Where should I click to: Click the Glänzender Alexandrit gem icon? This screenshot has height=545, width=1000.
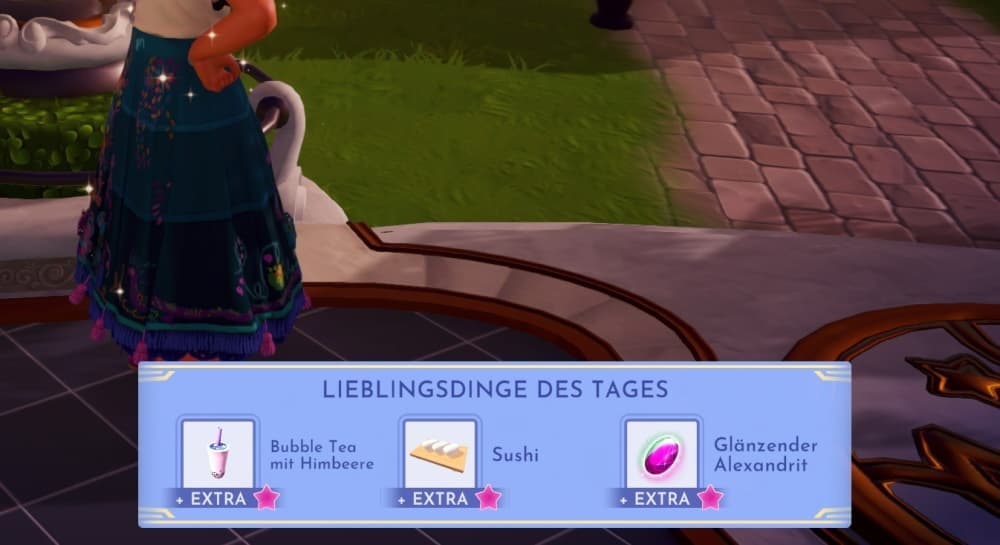[x=661, y=455]
